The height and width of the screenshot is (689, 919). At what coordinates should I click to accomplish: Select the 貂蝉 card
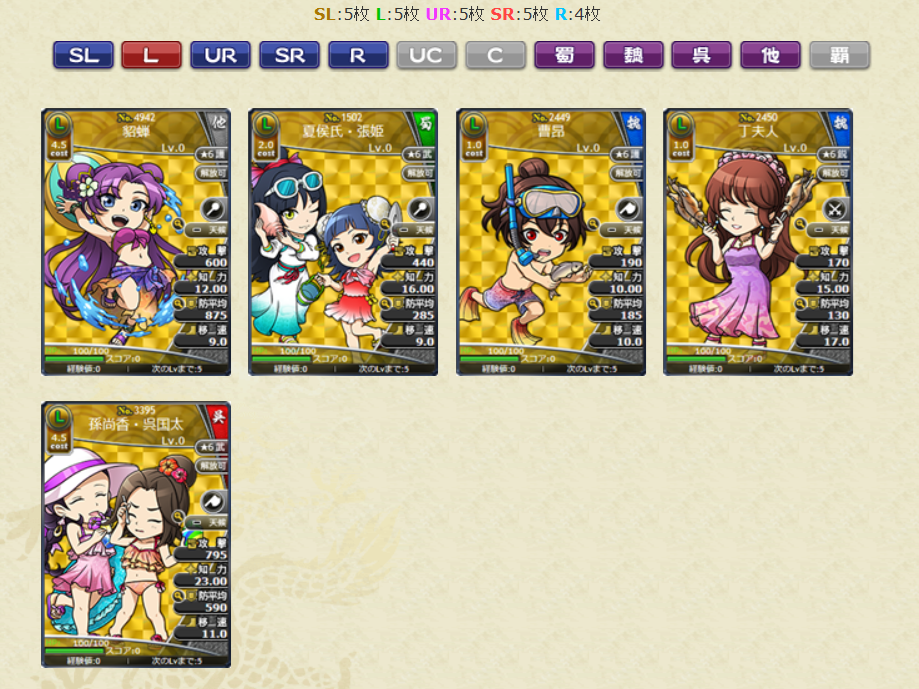pyautogui.click(x=136, y=242)
